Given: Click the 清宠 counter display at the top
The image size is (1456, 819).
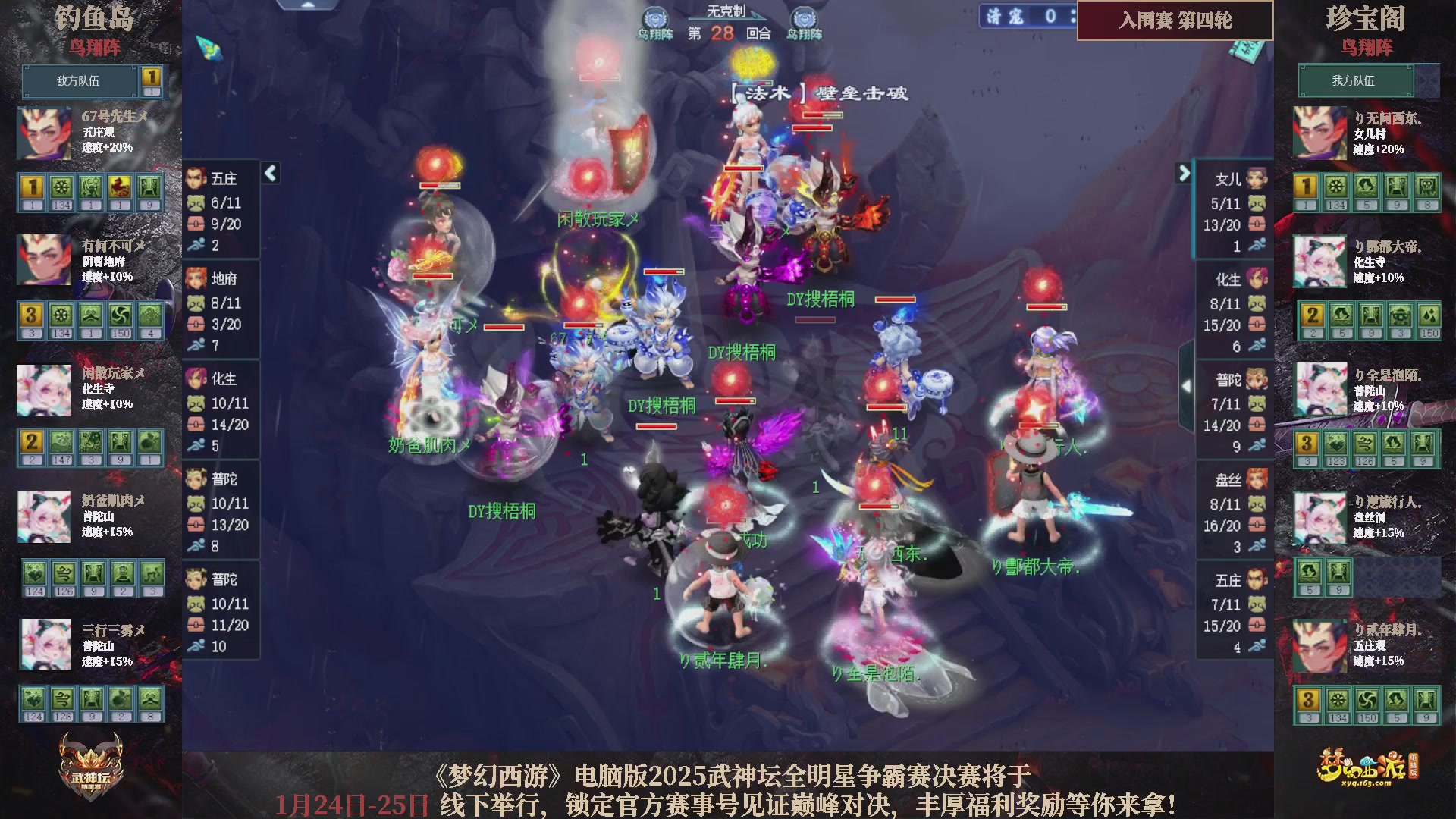Looking at the screenshot, I should click(1028, 17).
